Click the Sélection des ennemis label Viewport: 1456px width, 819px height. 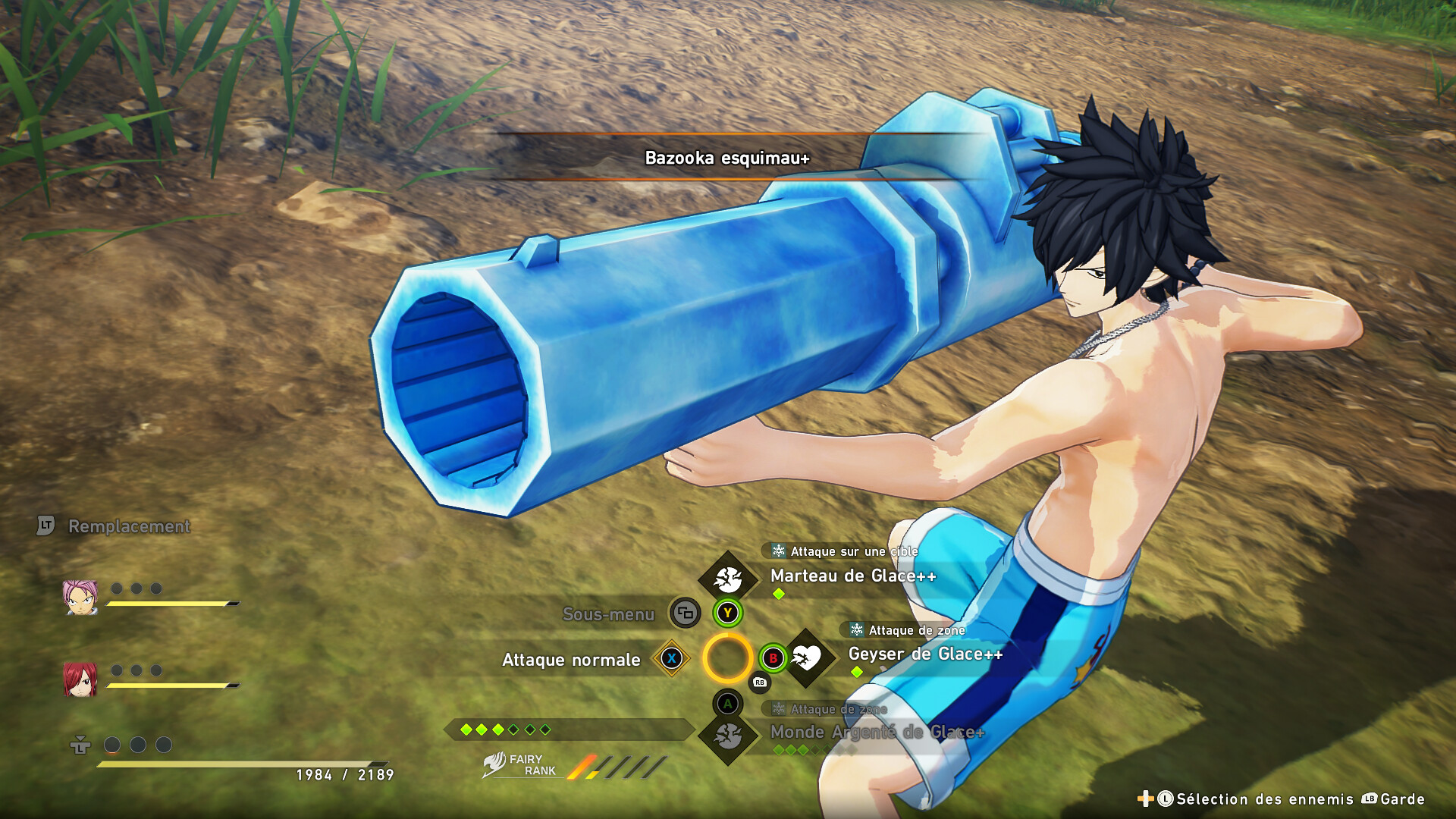1264,799
